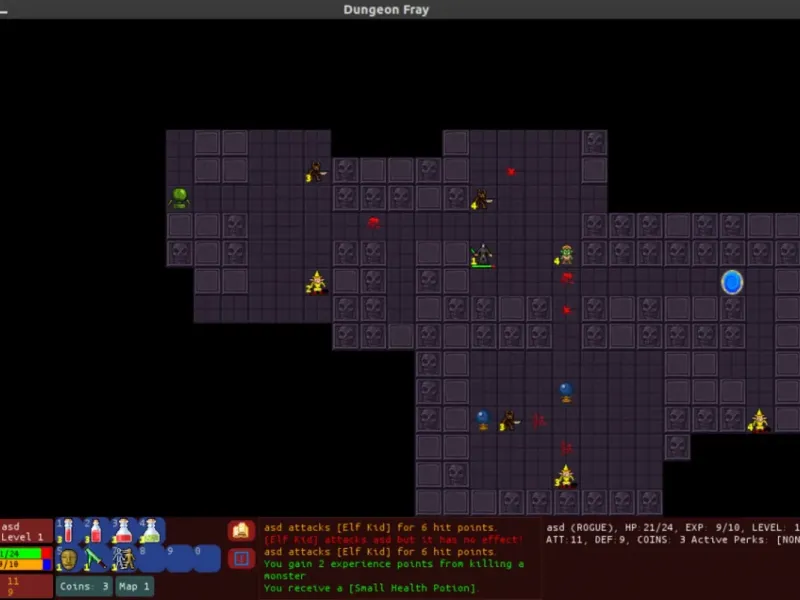The width and height of the screenshot is (800, 600).
Task: Click the red exclamation mark button
Action: [x=241, y=558]
